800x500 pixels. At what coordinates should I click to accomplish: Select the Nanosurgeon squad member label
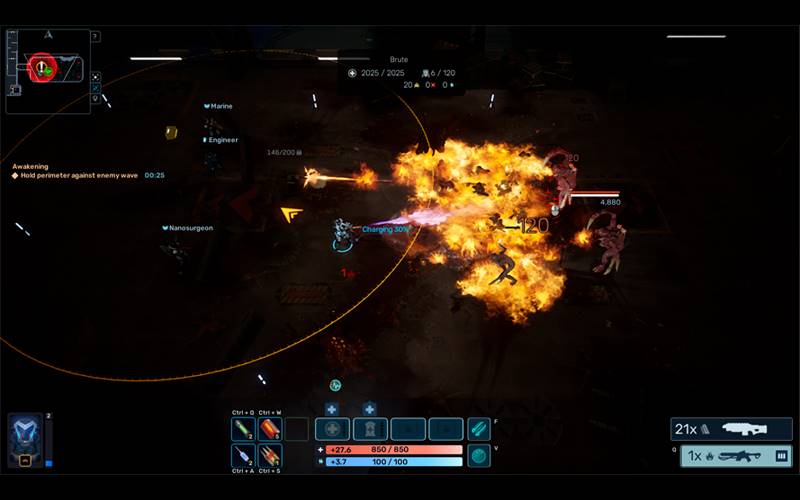(190, 228)
